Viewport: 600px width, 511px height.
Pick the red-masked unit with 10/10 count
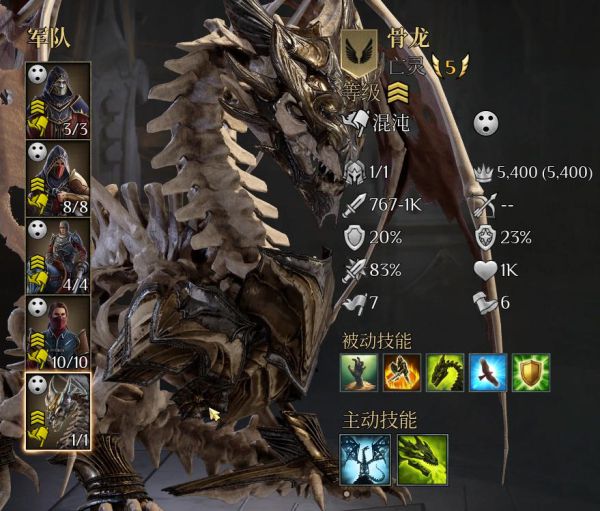point(59,333)
